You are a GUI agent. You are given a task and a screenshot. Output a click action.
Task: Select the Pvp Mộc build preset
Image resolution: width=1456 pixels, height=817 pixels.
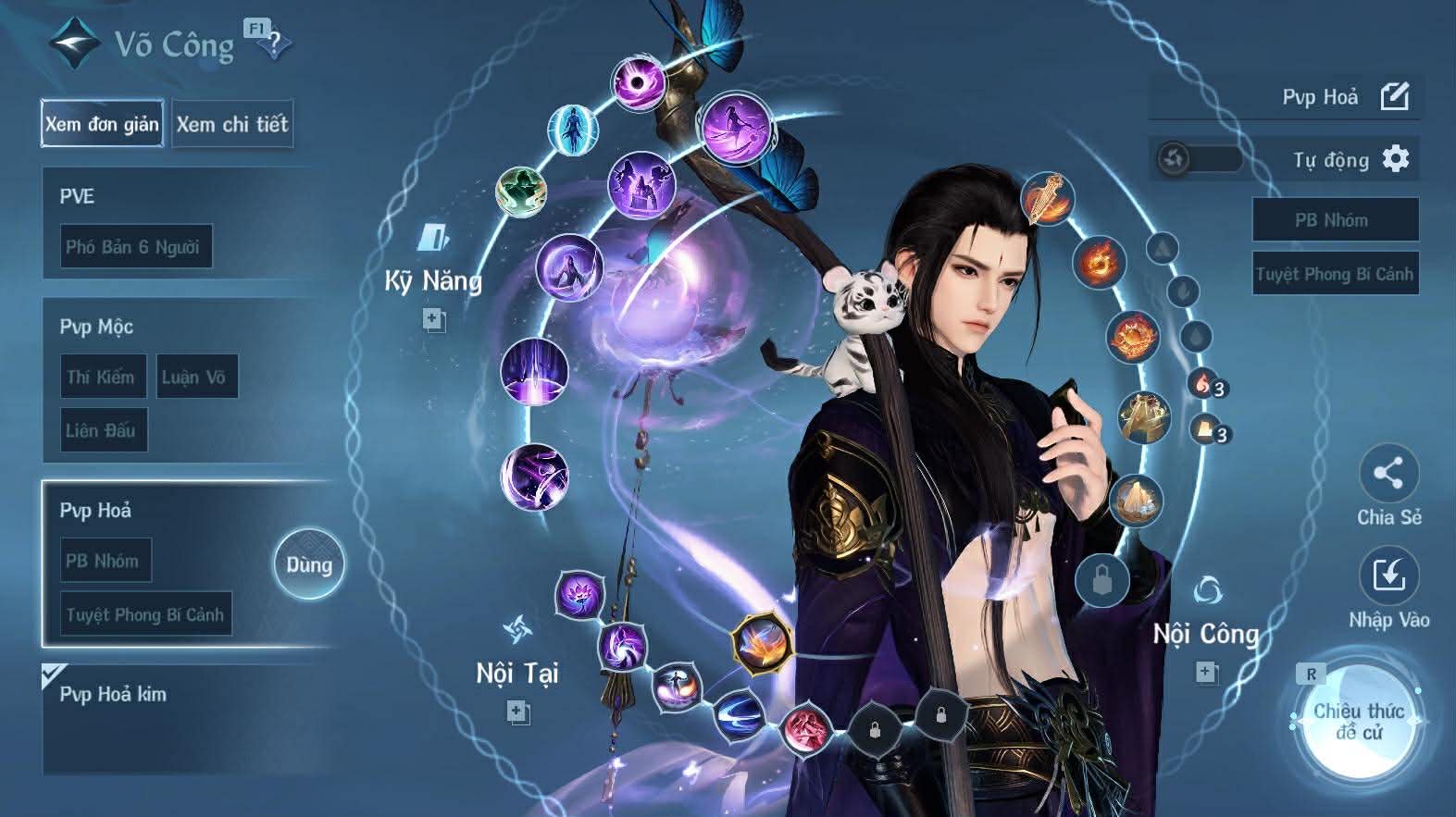(185, 327)
